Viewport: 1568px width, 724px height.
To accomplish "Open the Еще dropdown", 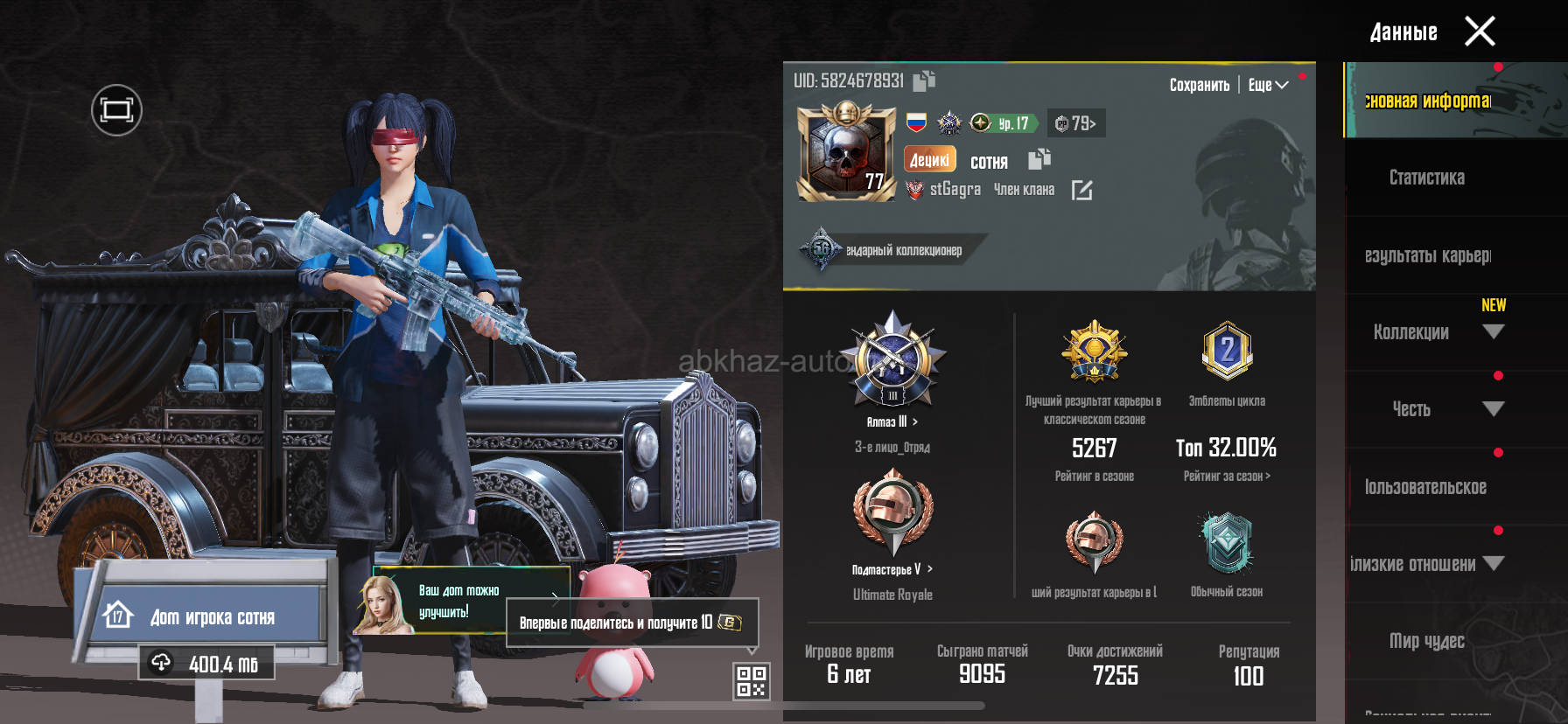I will [1268, 85].
